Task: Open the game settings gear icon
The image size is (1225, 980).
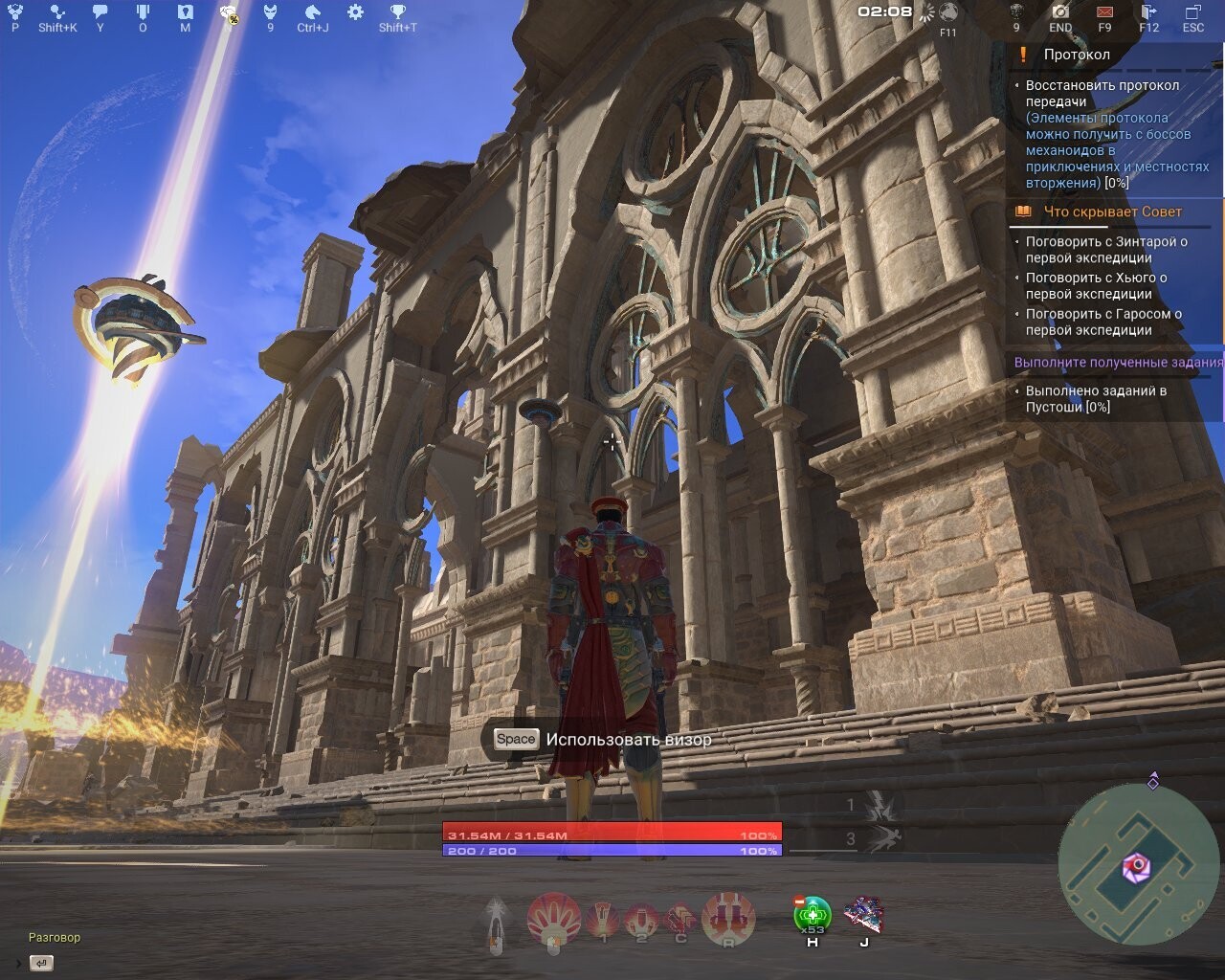Action: 355,12
